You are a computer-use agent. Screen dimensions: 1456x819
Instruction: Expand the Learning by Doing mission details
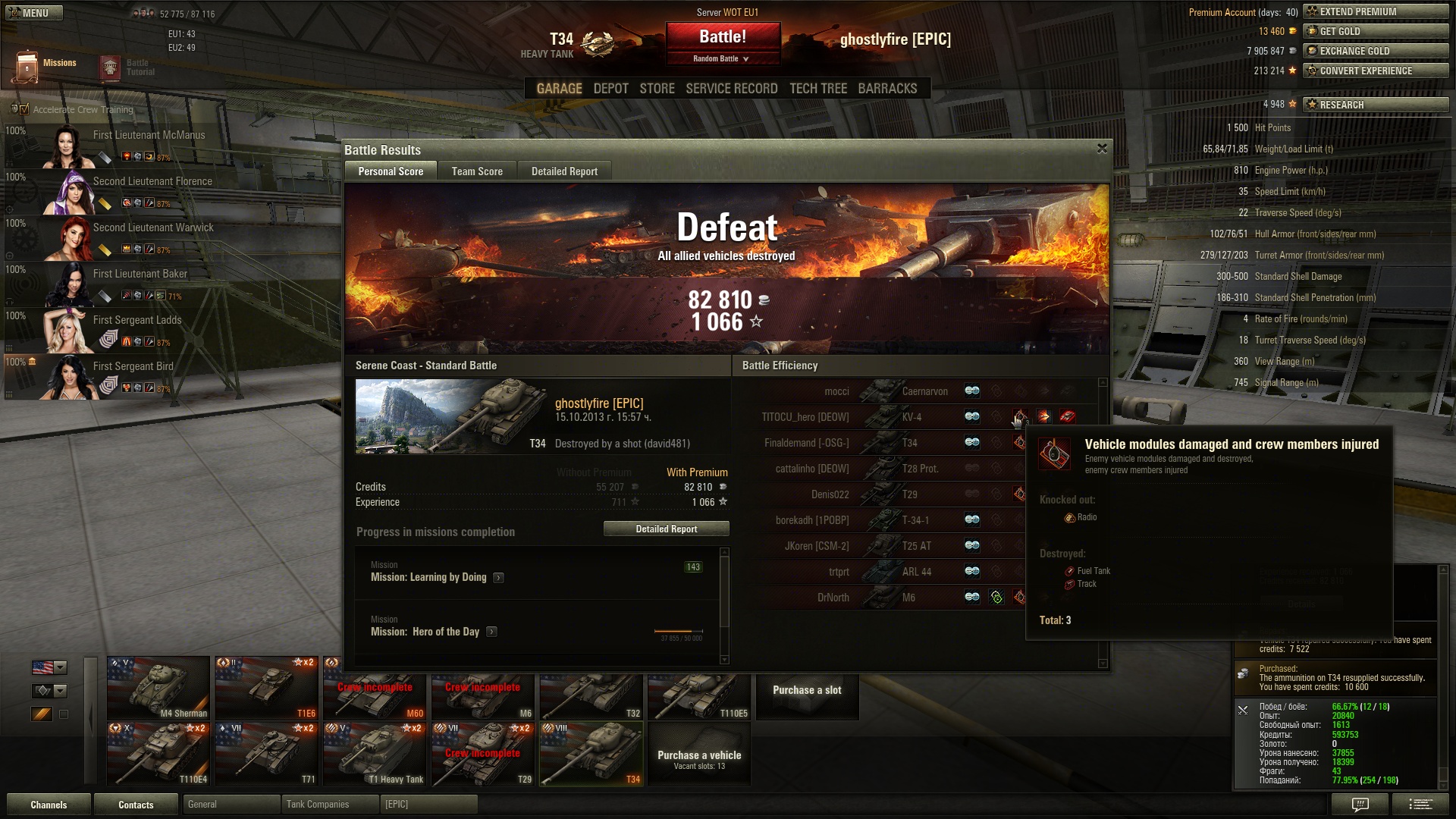[498, 578]
